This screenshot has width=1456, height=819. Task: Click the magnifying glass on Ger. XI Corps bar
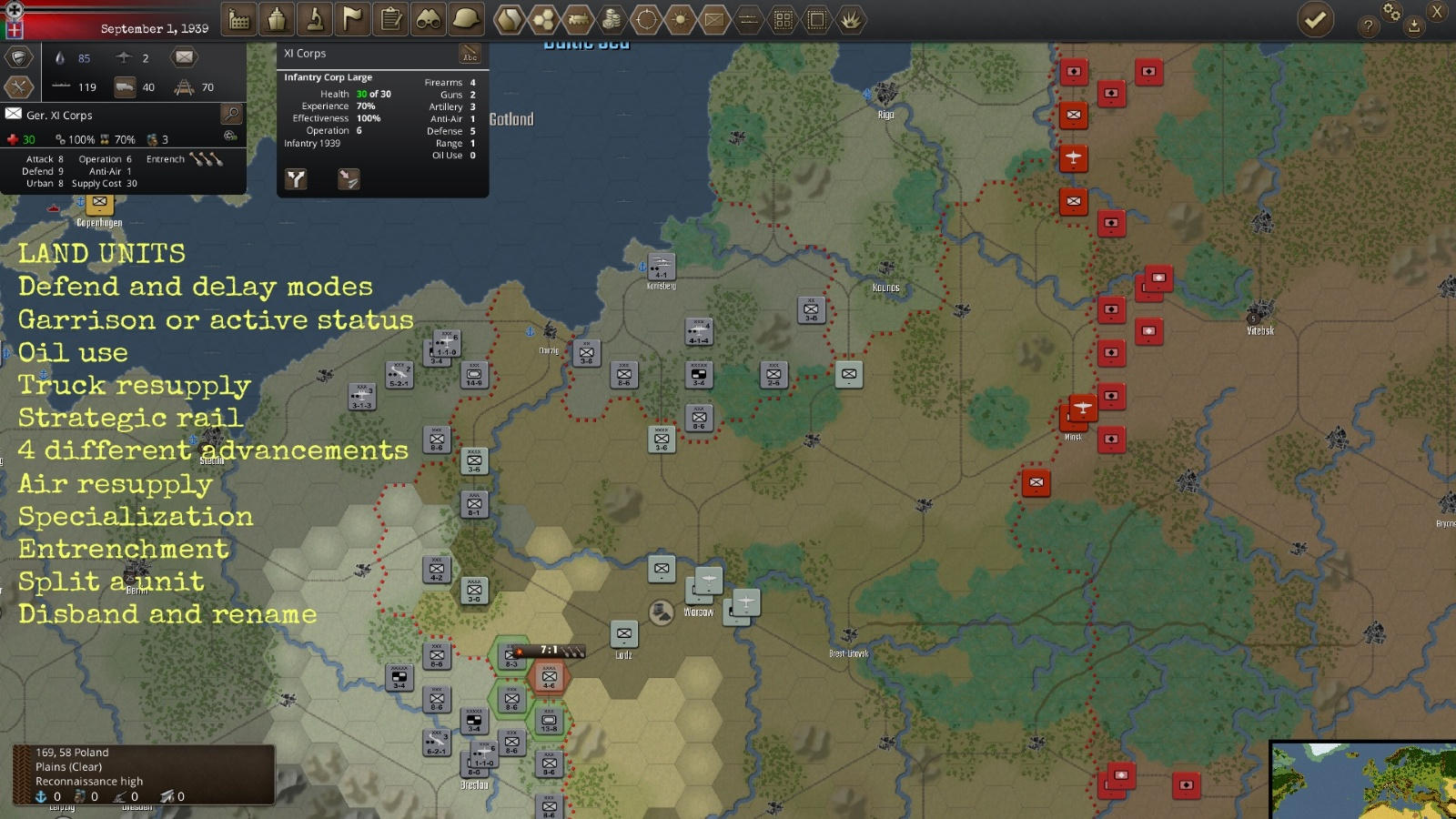coord(232,116)
